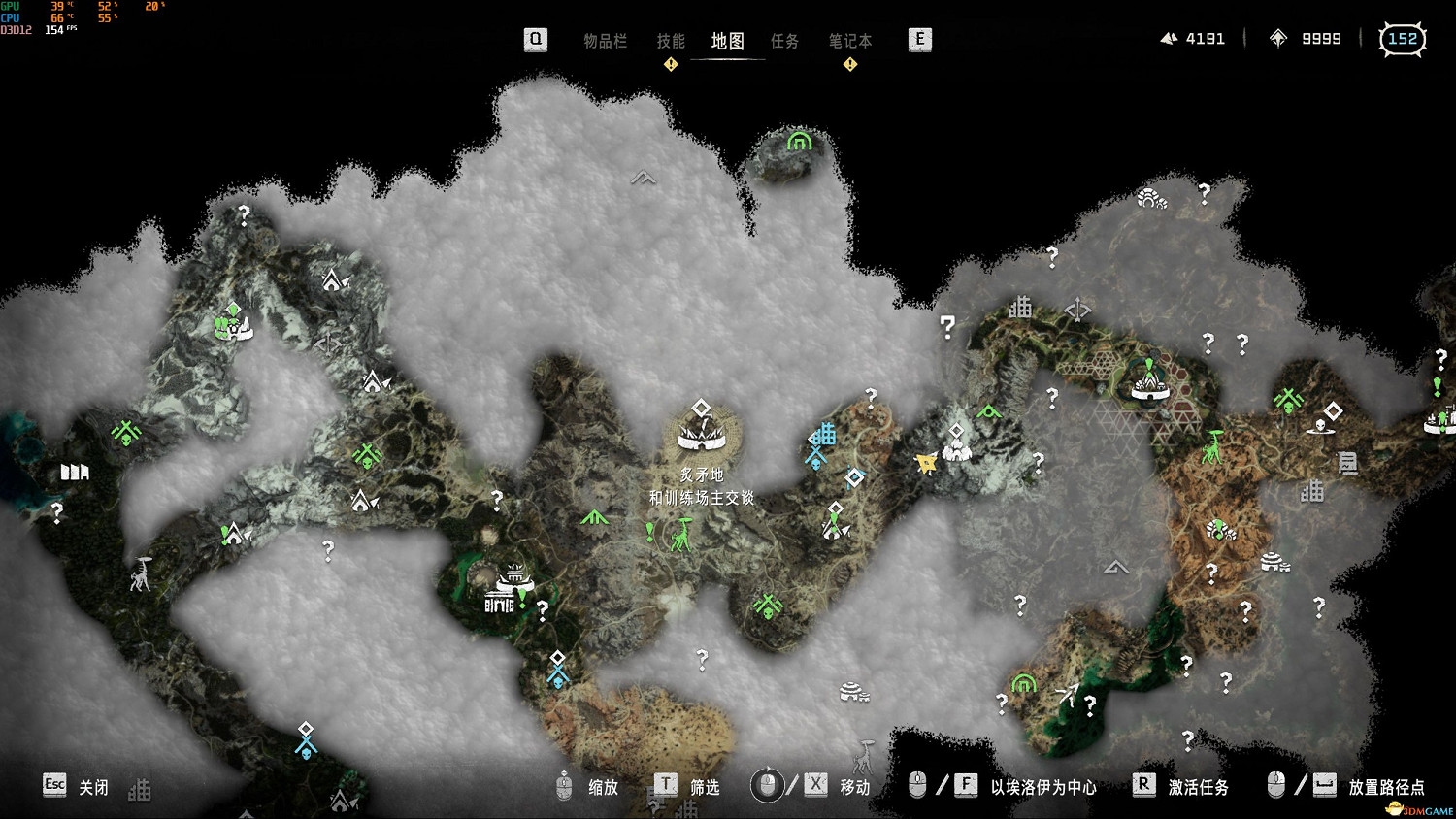Click the yellow alert badge under 技能 tab
The image size is (1456, 819).
click(669, 64)
